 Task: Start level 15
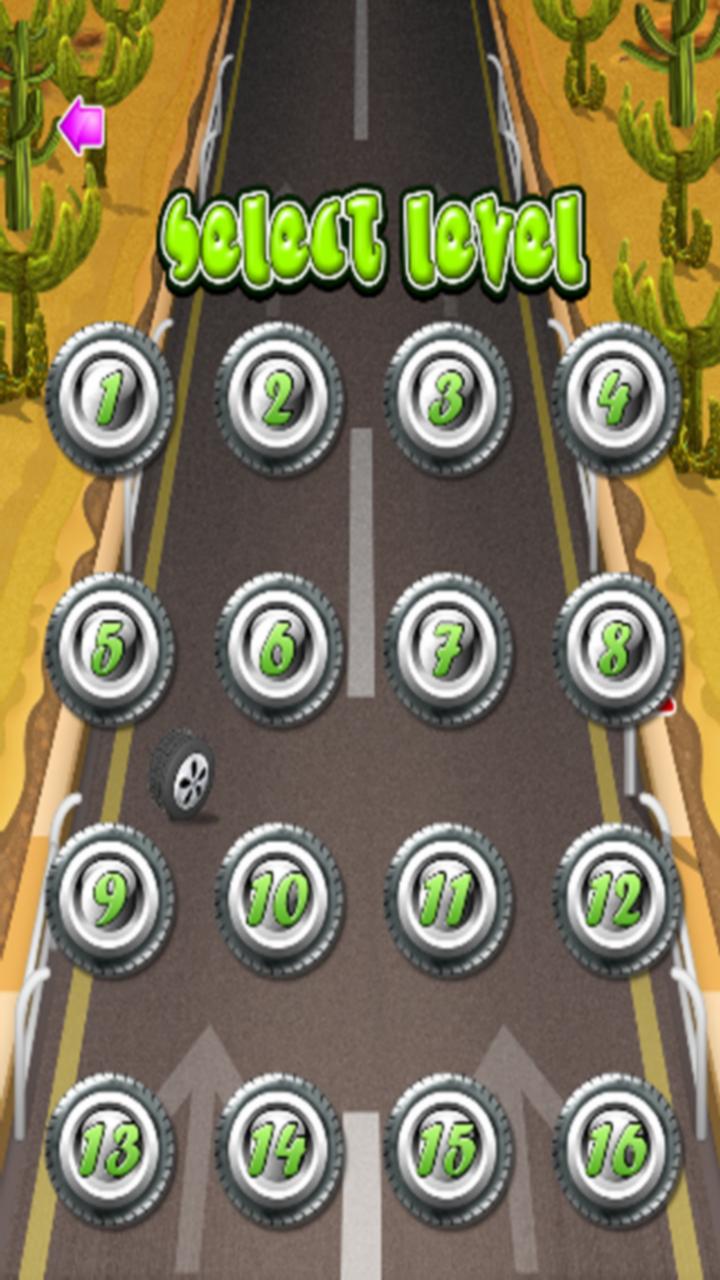tap(448, 1150)
